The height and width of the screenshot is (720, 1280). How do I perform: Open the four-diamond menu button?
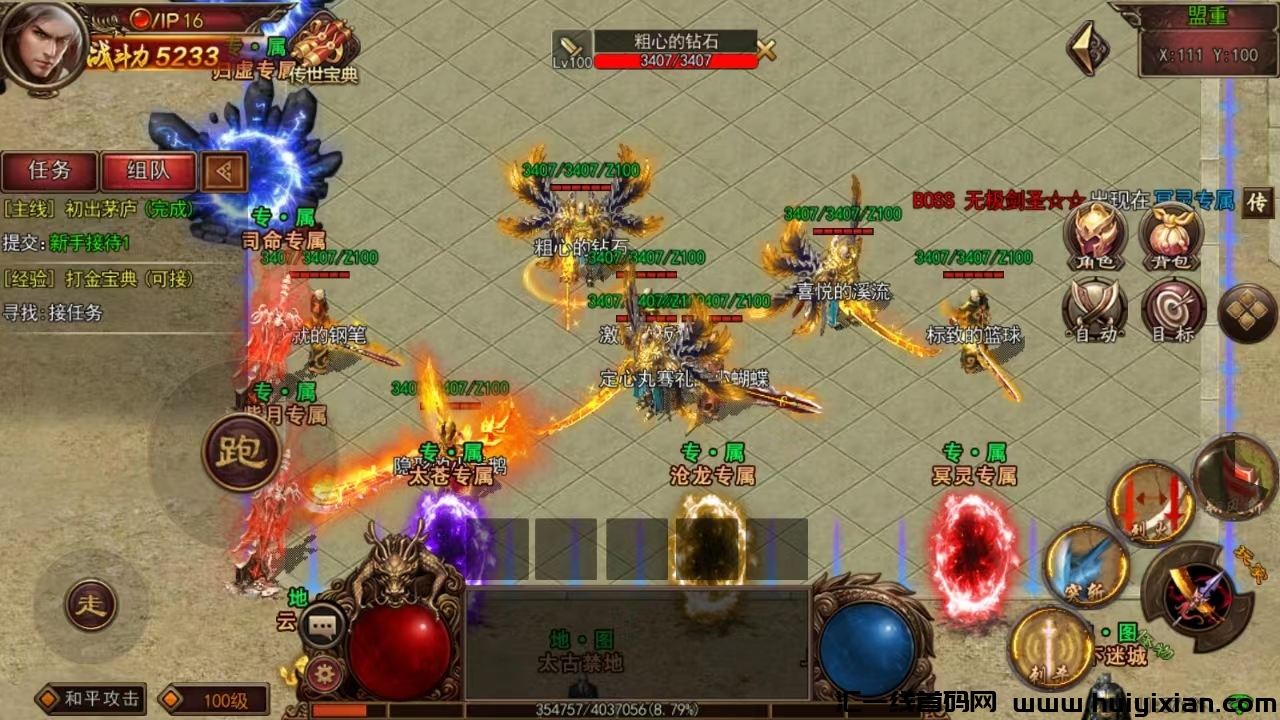[1247, 313]
